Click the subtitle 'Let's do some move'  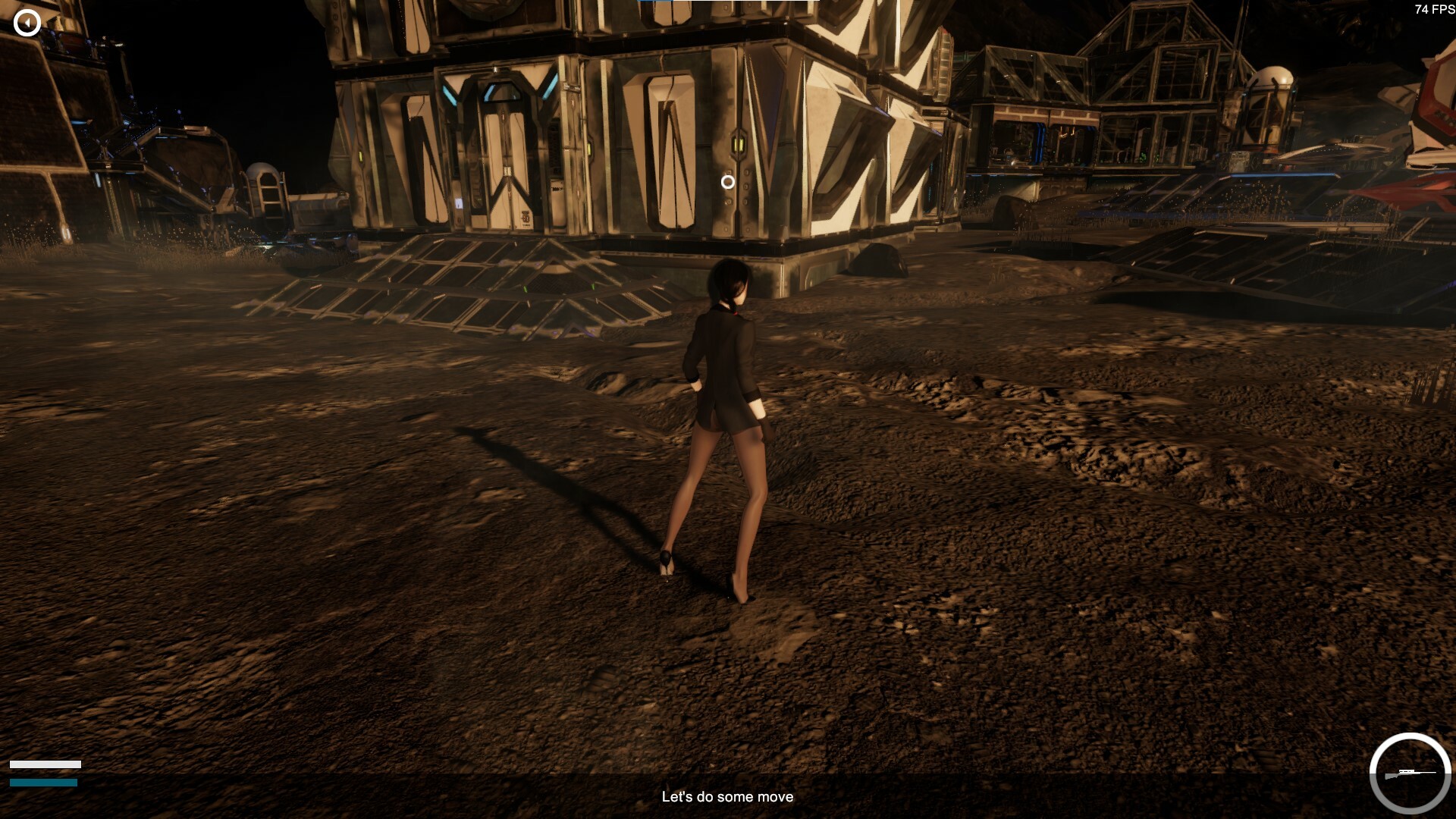pos(727,797)
